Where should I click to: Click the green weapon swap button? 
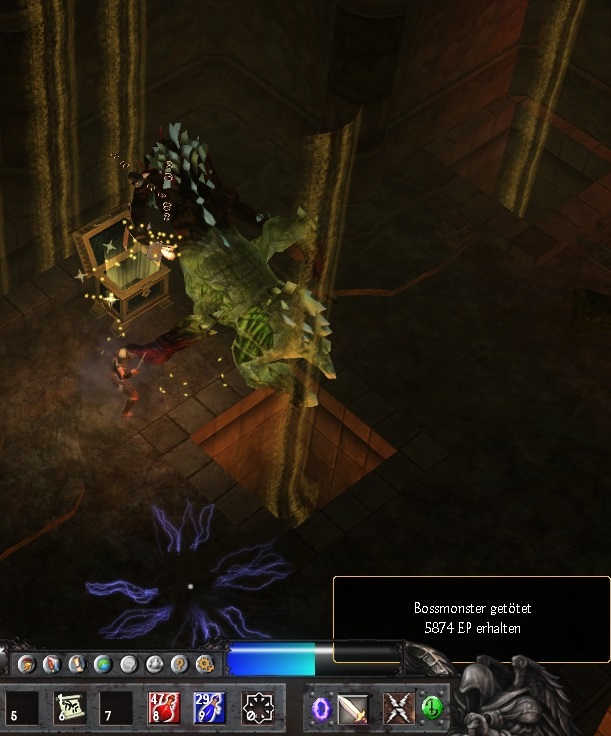coord(431,705)
